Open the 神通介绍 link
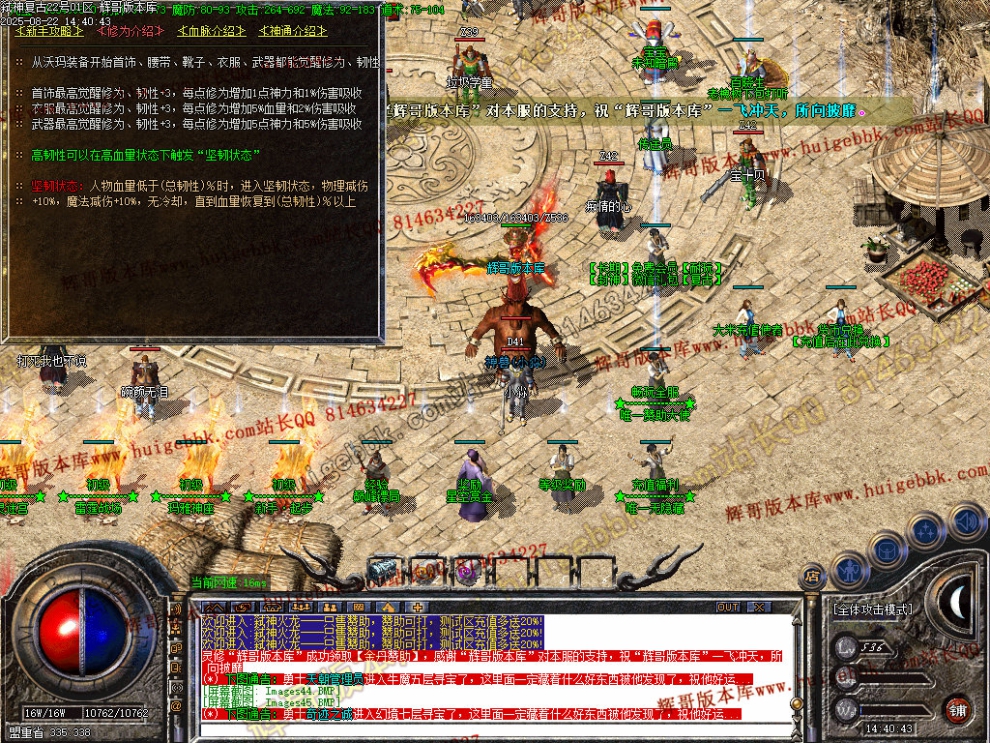This screenshot has width=990, height=743. [x=293, y=31]
